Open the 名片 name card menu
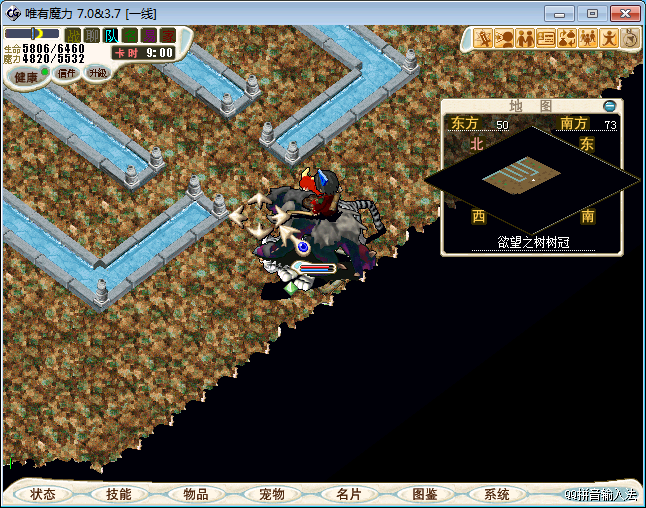646x508 pixels. click(348, 494)
